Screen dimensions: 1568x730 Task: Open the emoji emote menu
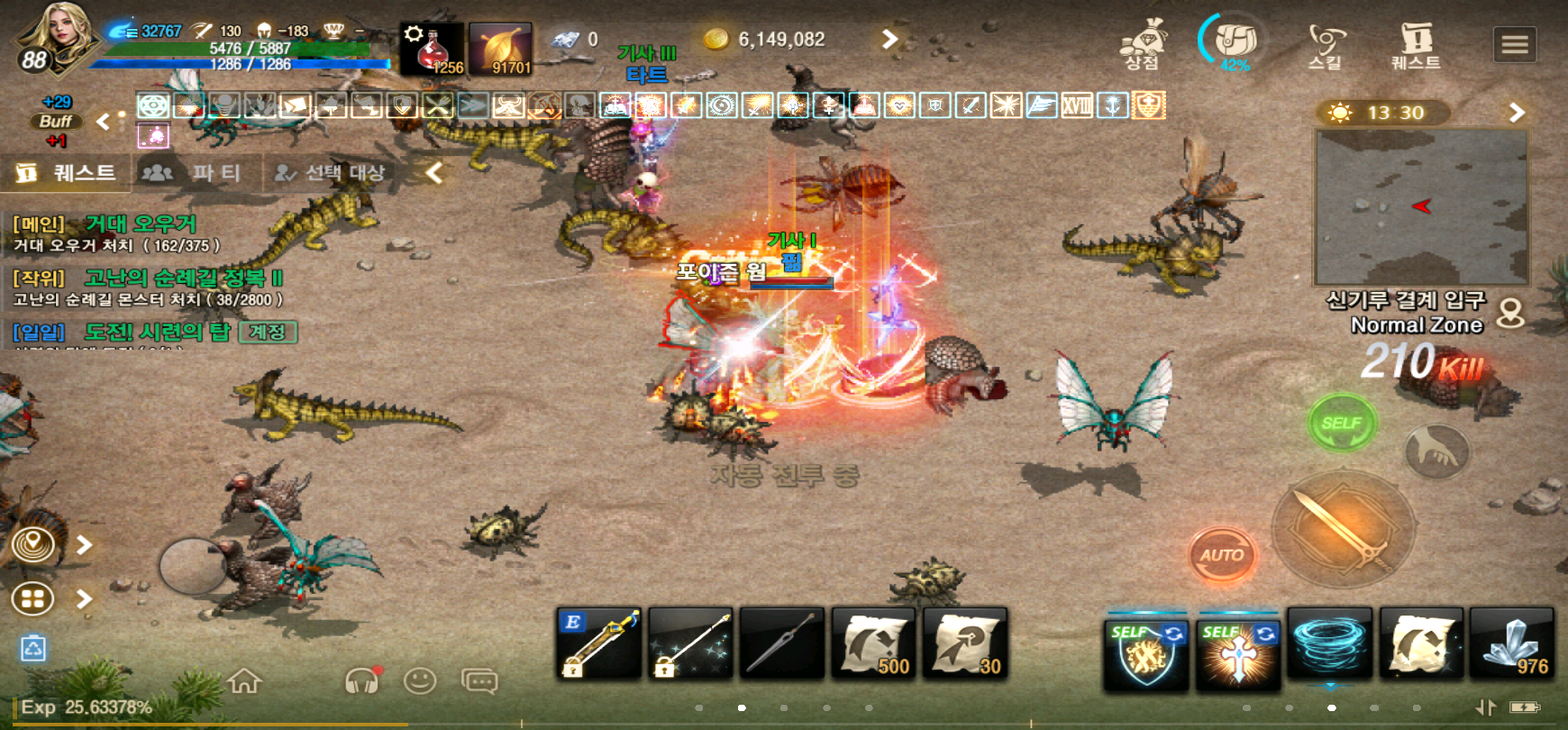(x=420, y=680)
